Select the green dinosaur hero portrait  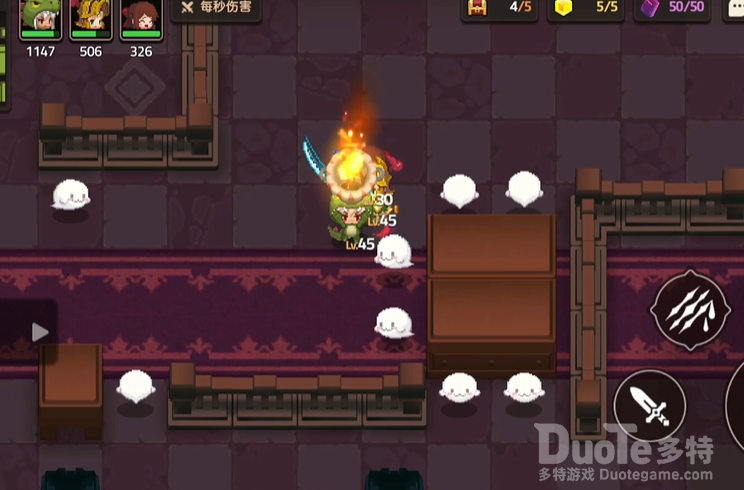[41, 18]
